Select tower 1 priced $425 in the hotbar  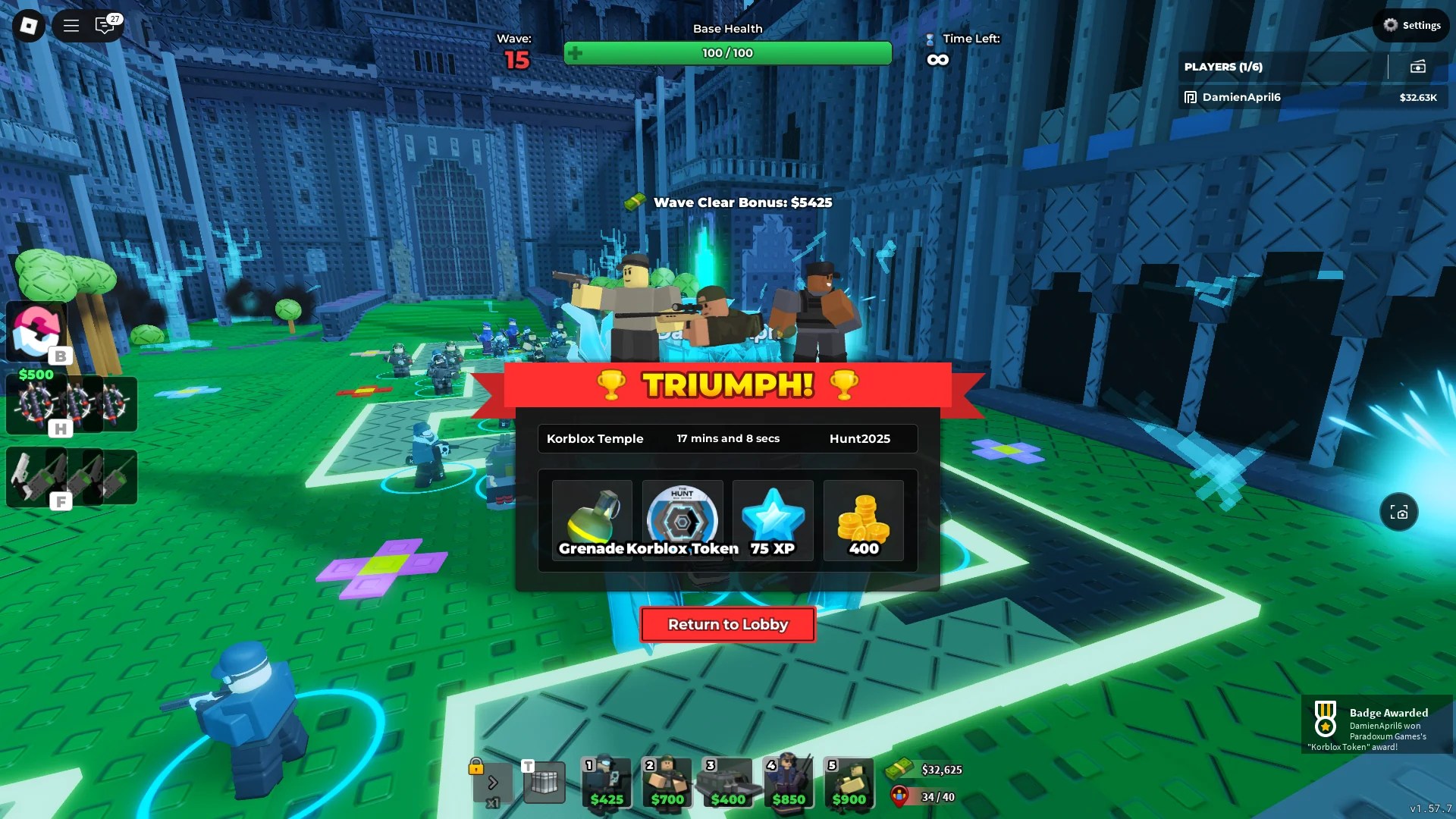[606, 783]
